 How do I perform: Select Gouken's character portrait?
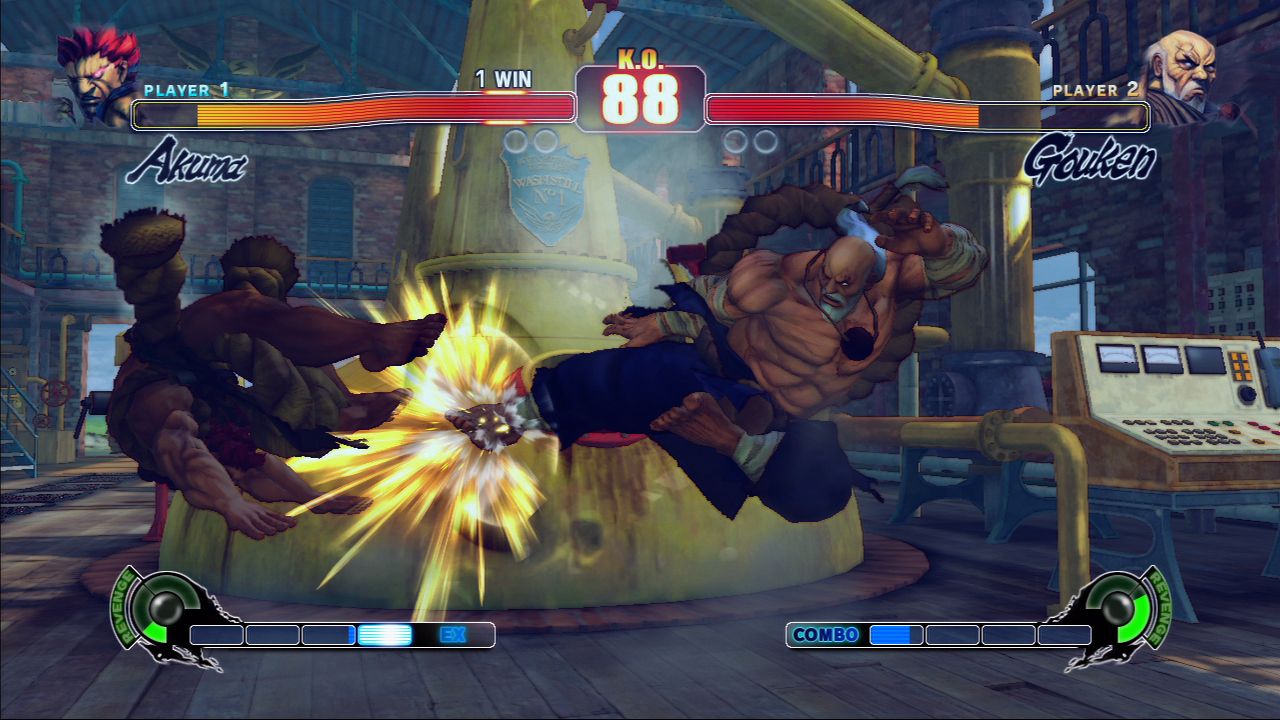pos(1186,75)
